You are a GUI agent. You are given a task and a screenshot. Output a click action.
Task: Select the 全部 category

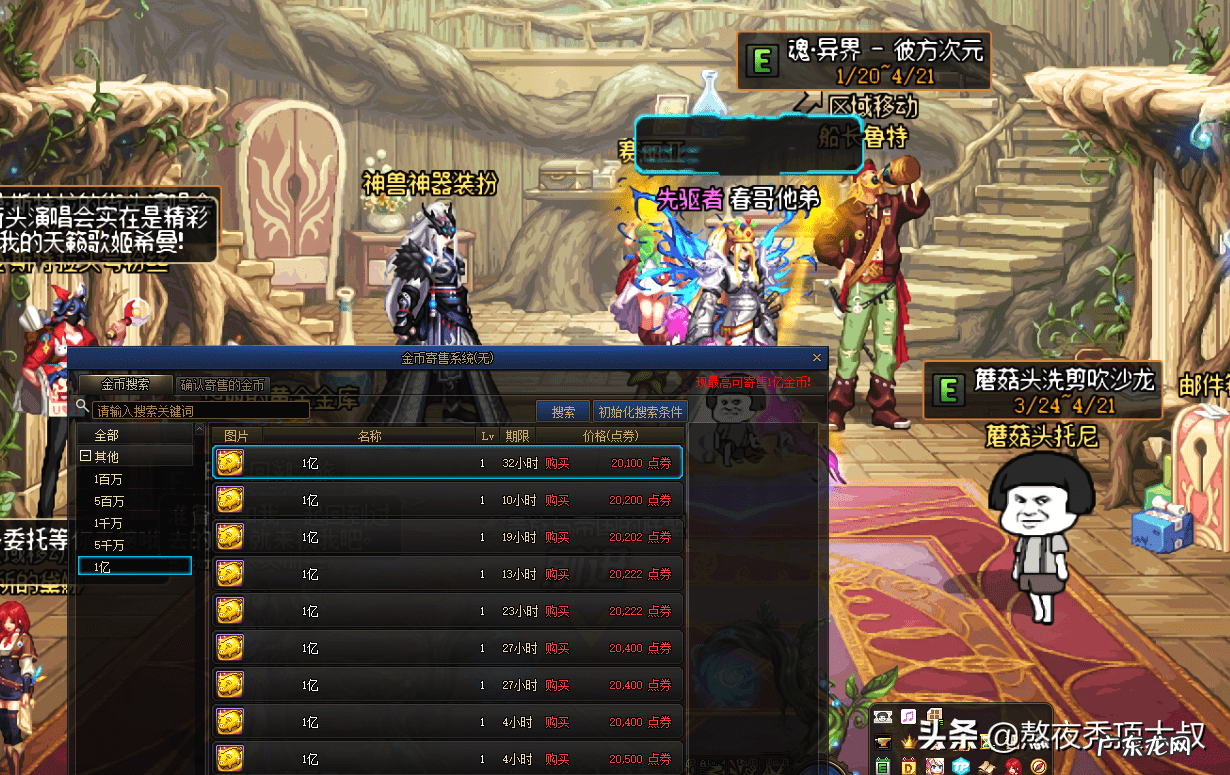(x=107, y=435)
